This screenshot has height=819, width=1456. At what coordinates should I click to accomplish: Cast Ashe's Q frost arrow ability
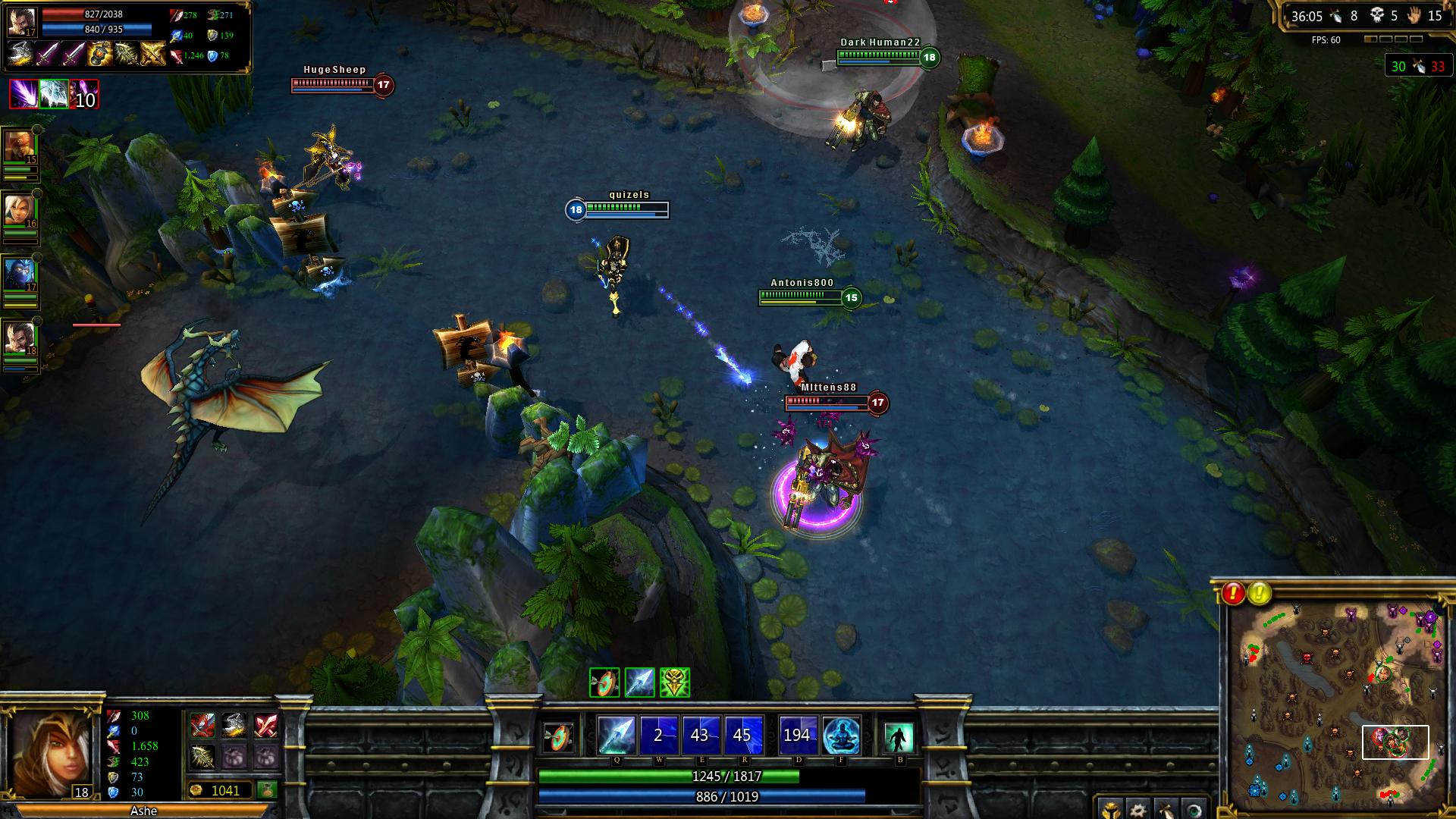coord(616,735)
